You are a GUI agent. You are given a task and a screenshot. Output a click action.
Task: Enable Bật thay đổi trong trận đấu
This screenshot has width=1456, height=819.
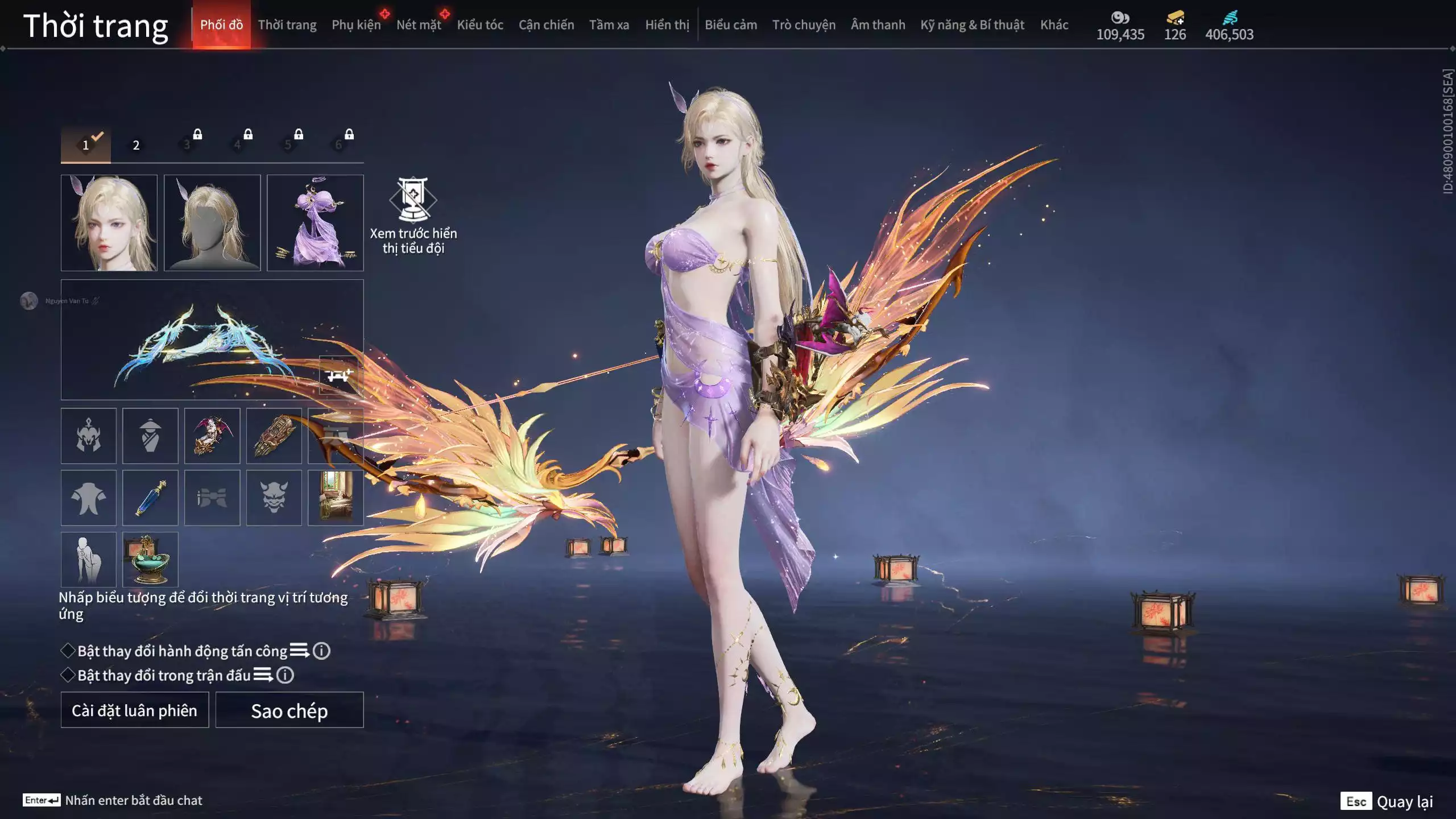[68, 675]
